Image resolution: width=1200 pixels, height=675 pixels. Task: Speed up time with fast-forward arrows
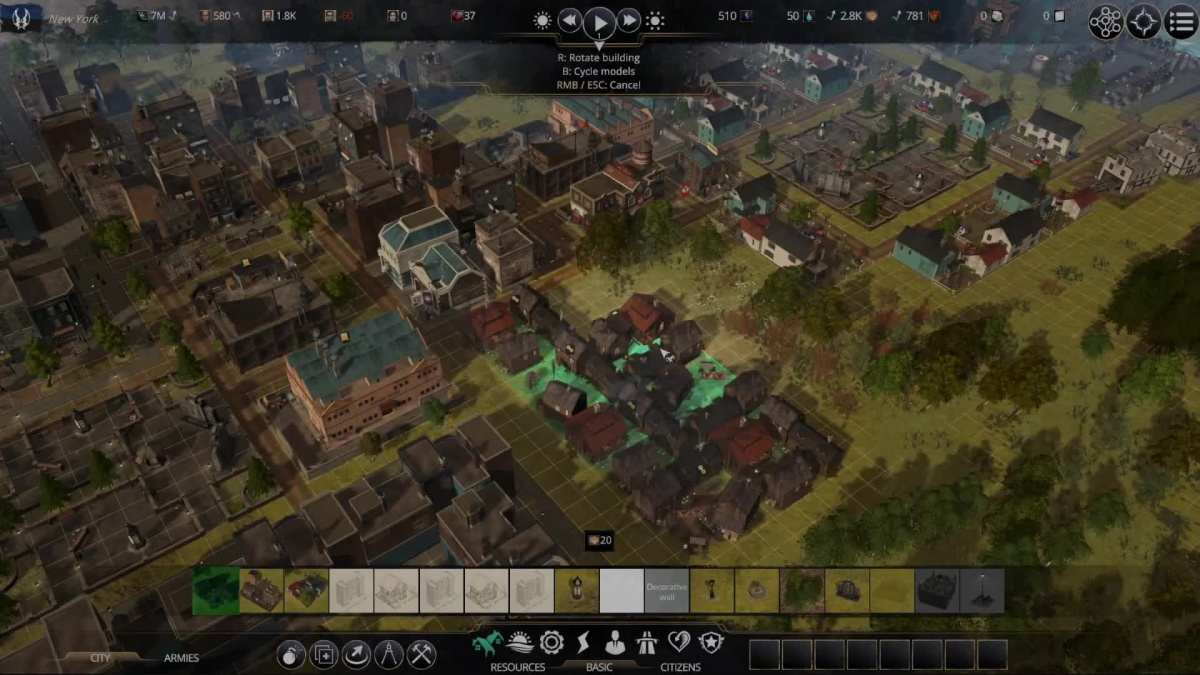pos(629,21)
